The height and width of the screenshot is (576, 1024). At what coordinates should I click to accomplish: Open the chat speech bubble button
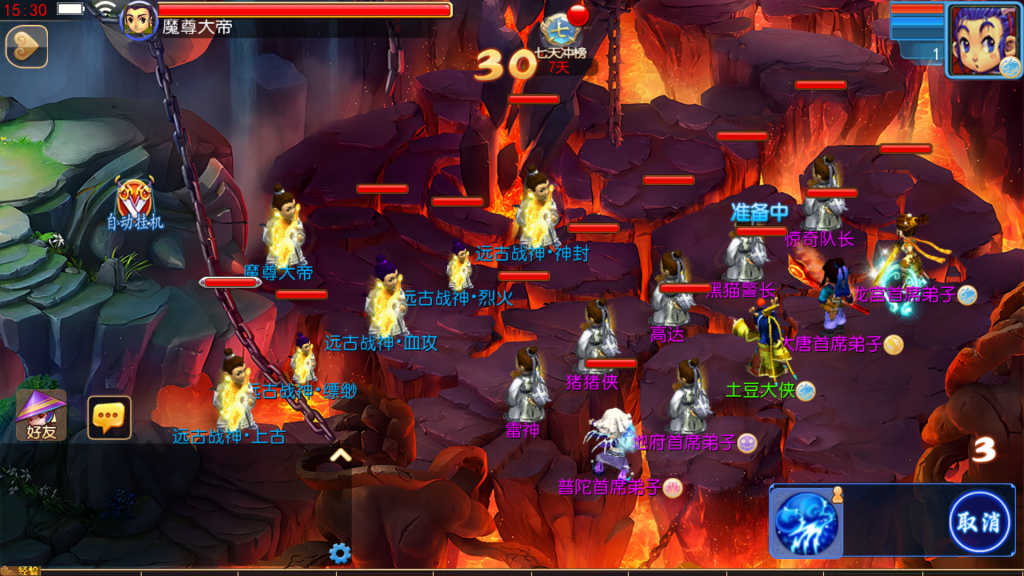point(109,417)
